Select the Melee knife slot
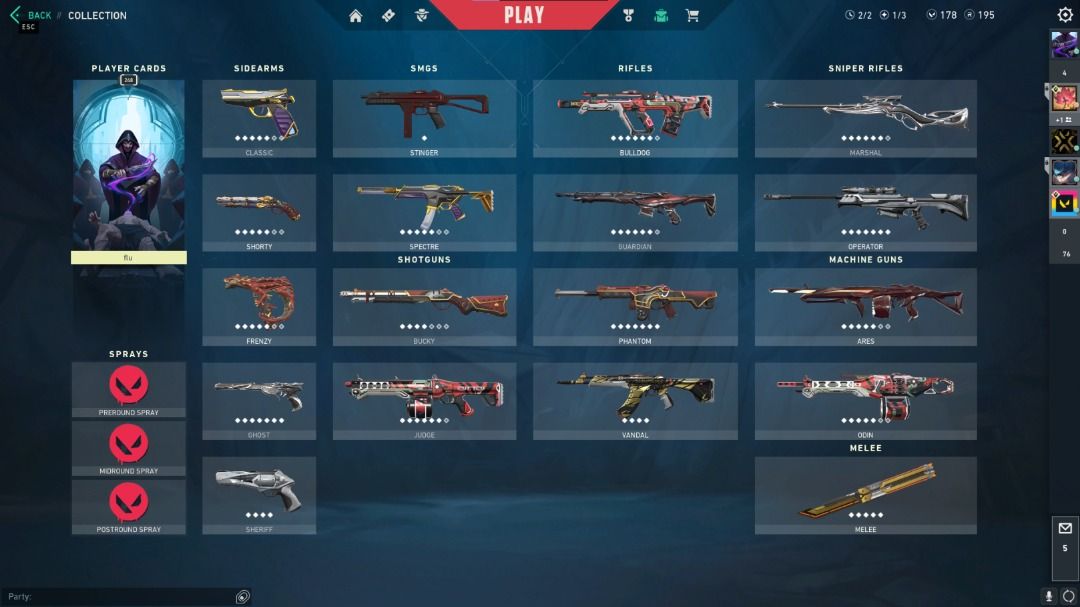Image resolution: width=1080 pixels, height=607 pixels. [865, 495]
